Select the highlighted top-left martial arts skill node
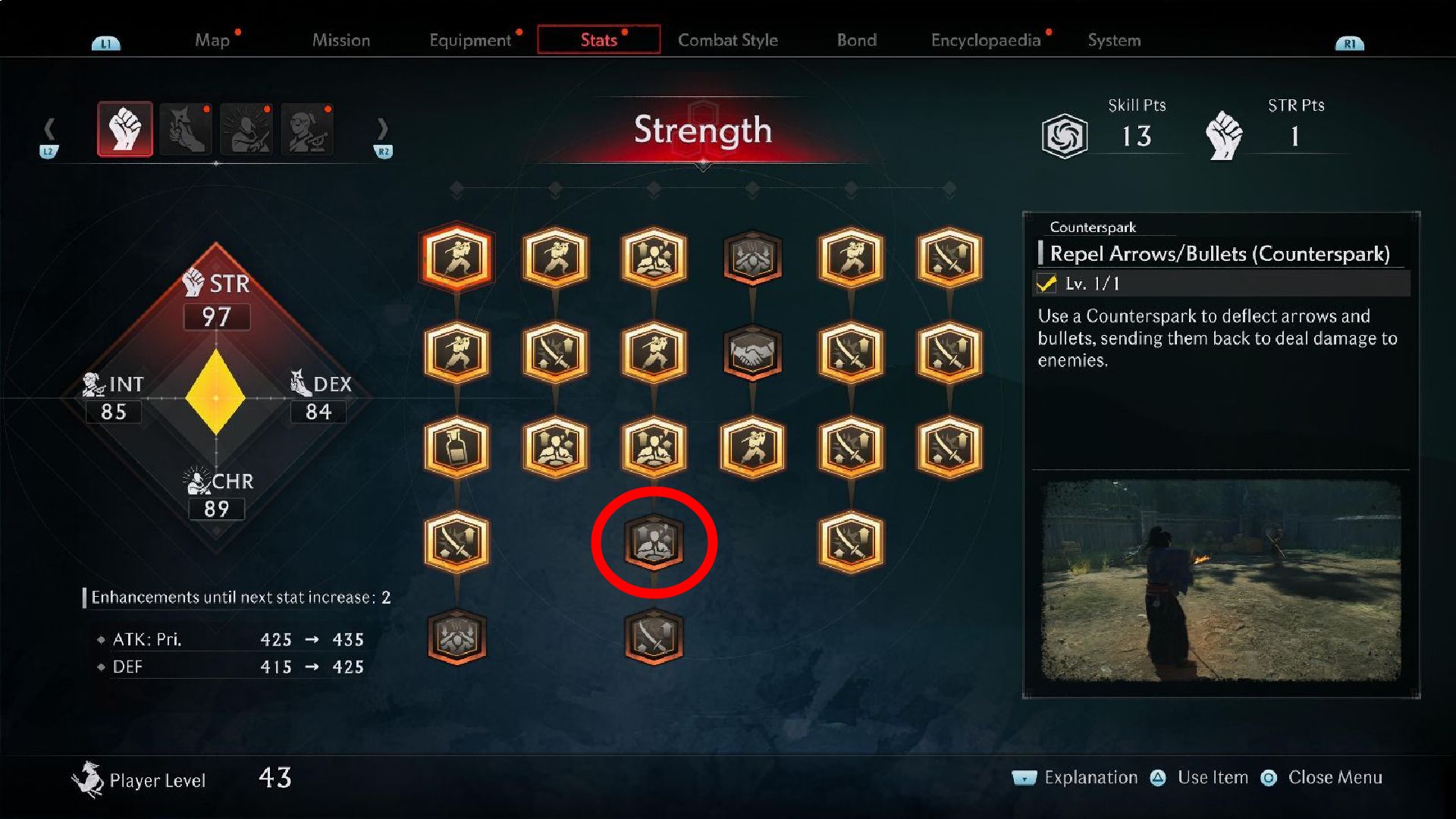The height and width of the screenshot is (819, 1456). coord(456,258)
